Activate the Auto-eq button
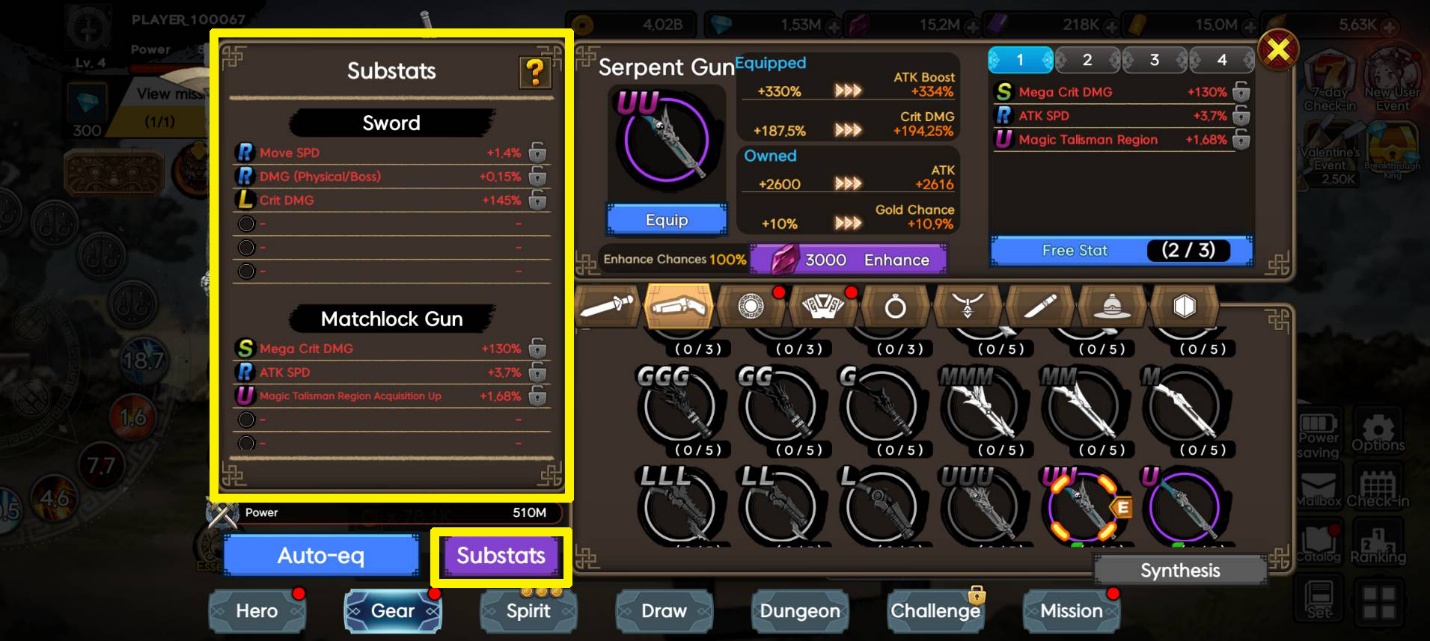Image resolution: width=1430 pixels, height=641 pixels. click(320, 555)
